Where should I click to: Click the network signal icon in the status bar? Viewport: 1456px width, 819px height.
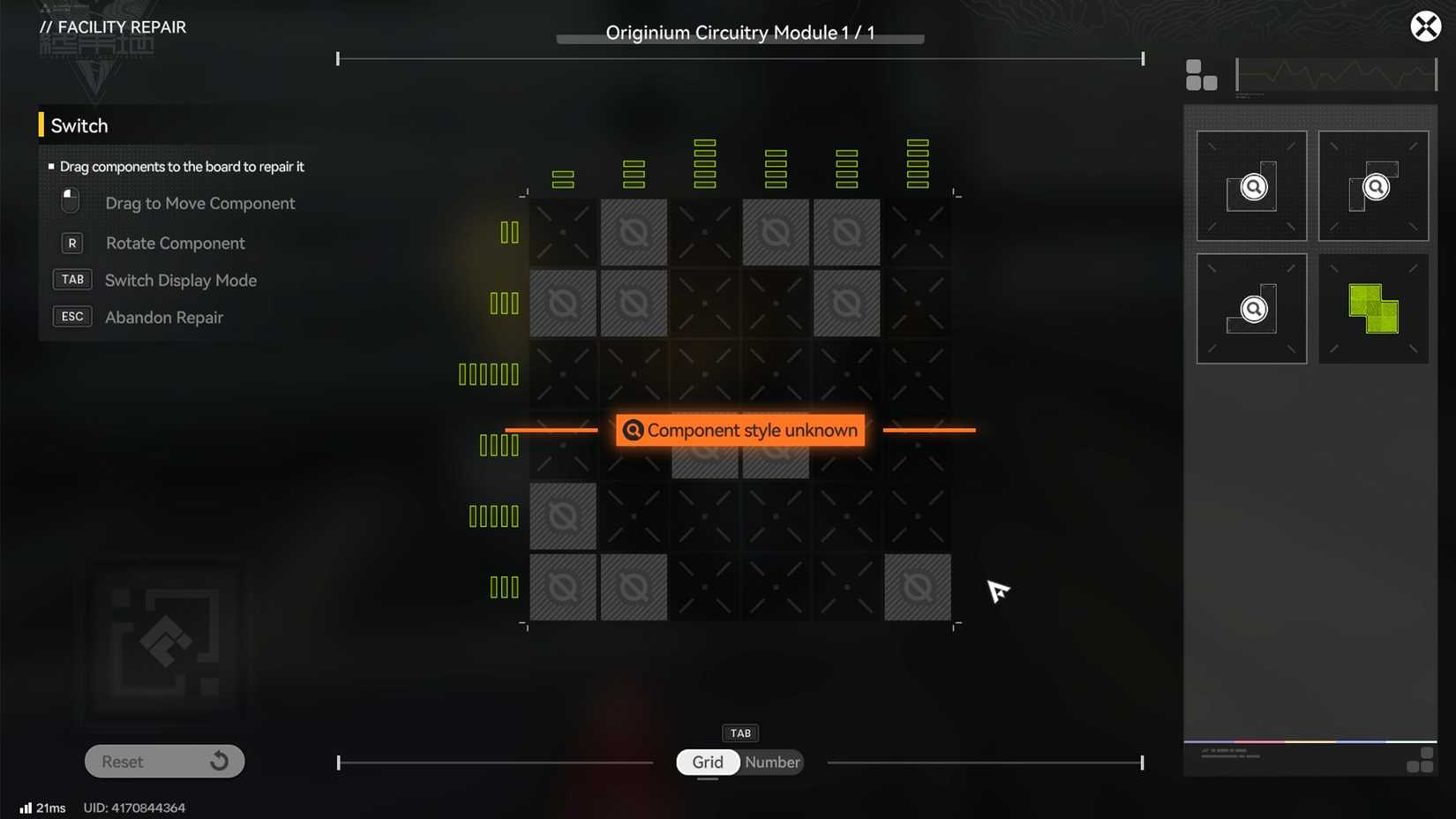tap(25, 807)
